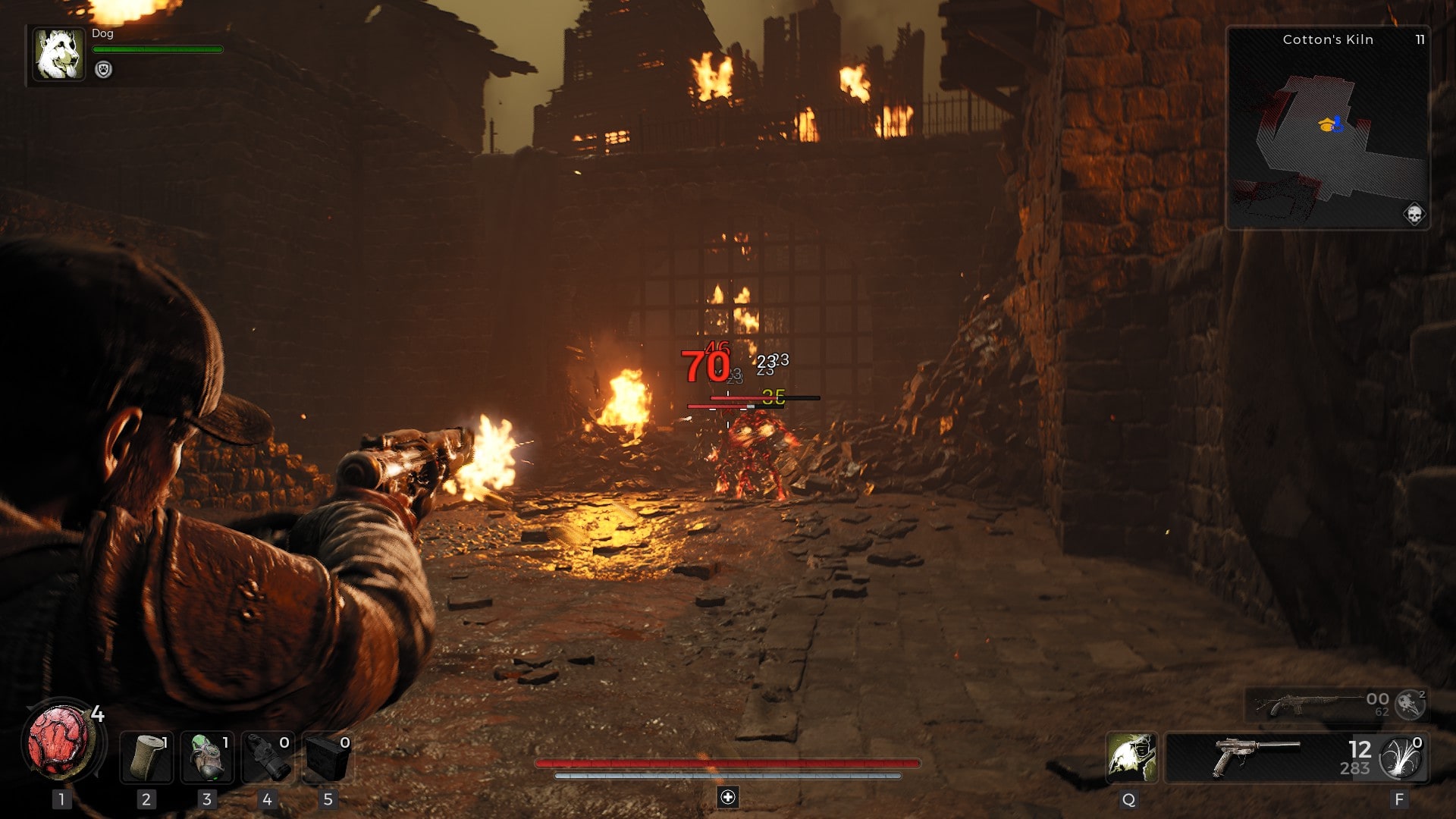Click the long gun's weapon mod icon
The height and width of the screenshot is (819, 1456).
pyautogui.click(x=1410, y=704)
